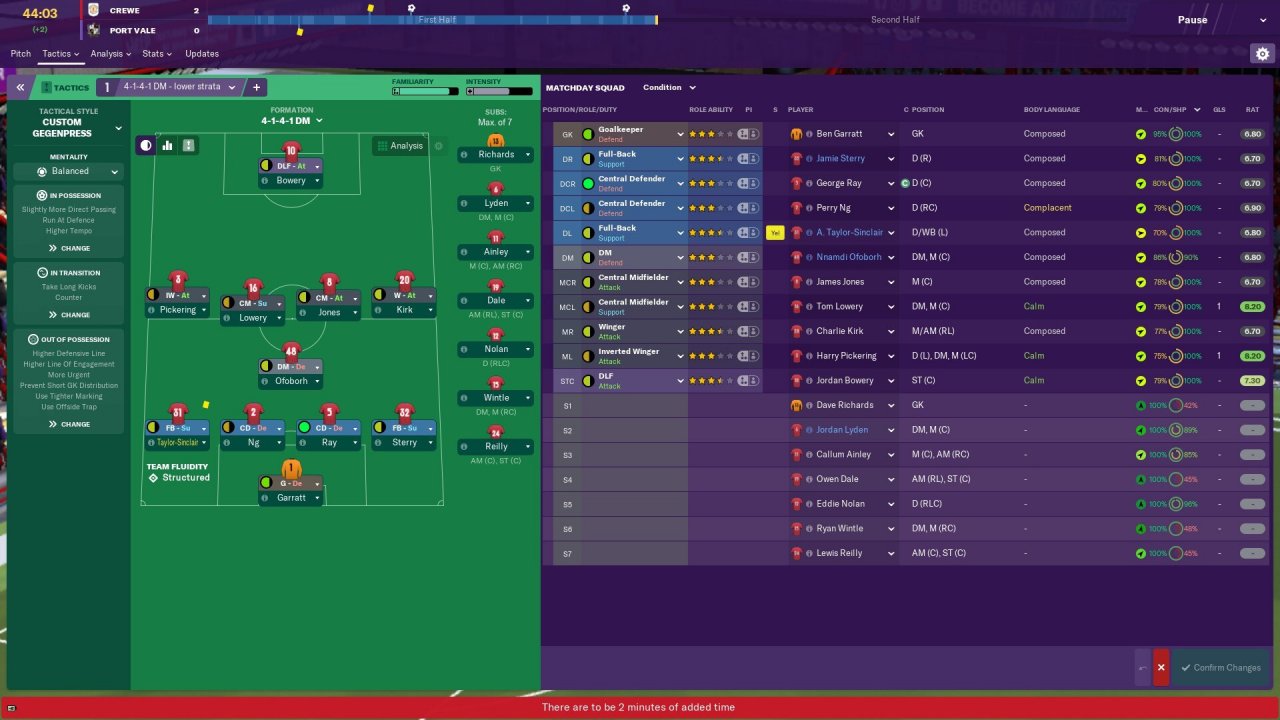Change In Possession instructions
This screenshot has width=1280, height=720.
tap(69, 248)
